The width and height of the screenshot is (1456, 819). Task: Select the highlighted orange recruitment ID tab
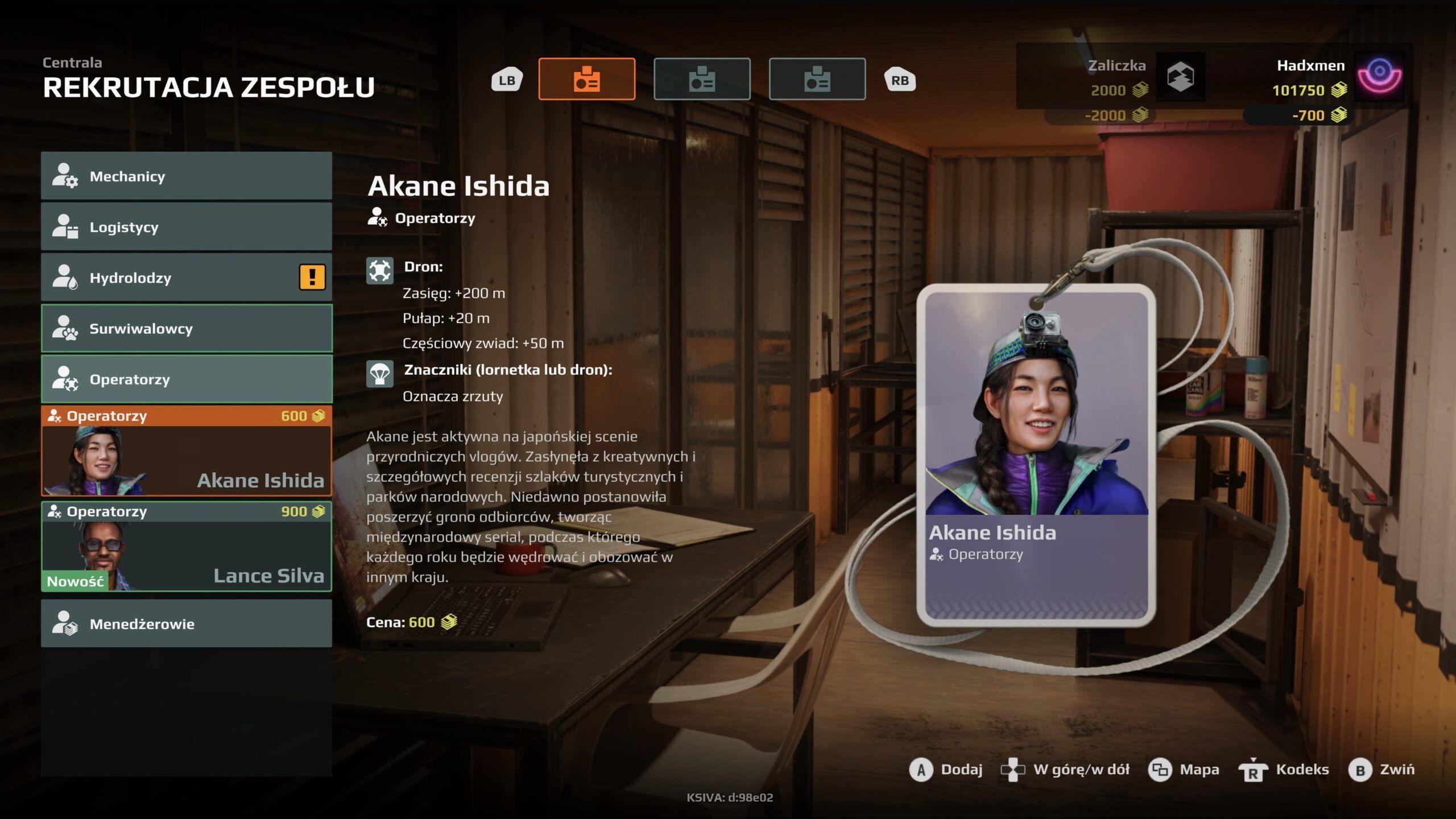point(586,79)
